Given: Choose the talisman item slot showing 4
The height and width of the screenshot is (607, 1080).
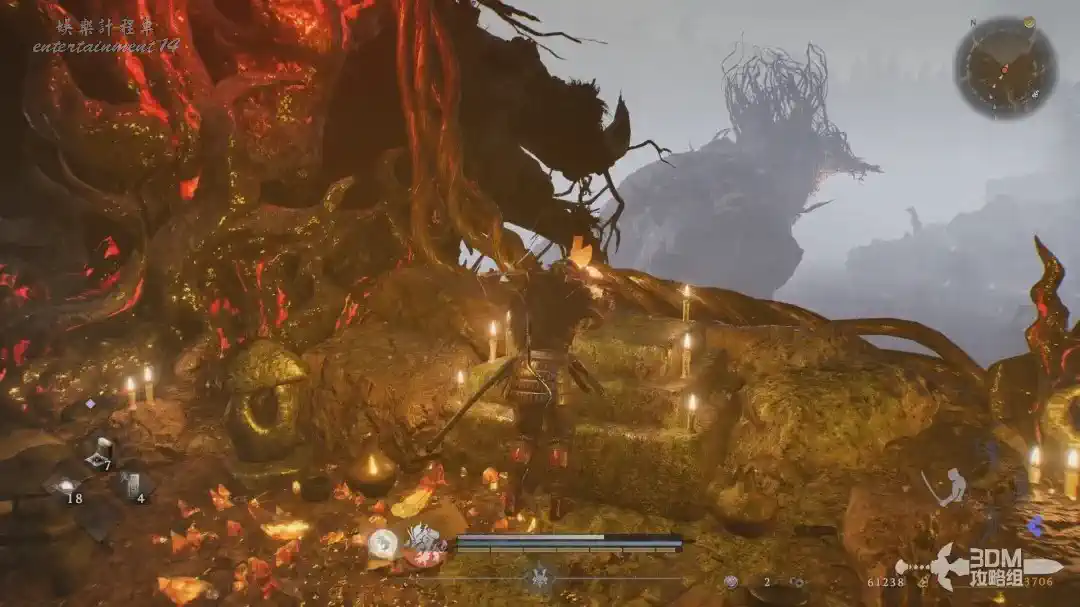Looking at the screenshot, I should (x=132, y=486).
